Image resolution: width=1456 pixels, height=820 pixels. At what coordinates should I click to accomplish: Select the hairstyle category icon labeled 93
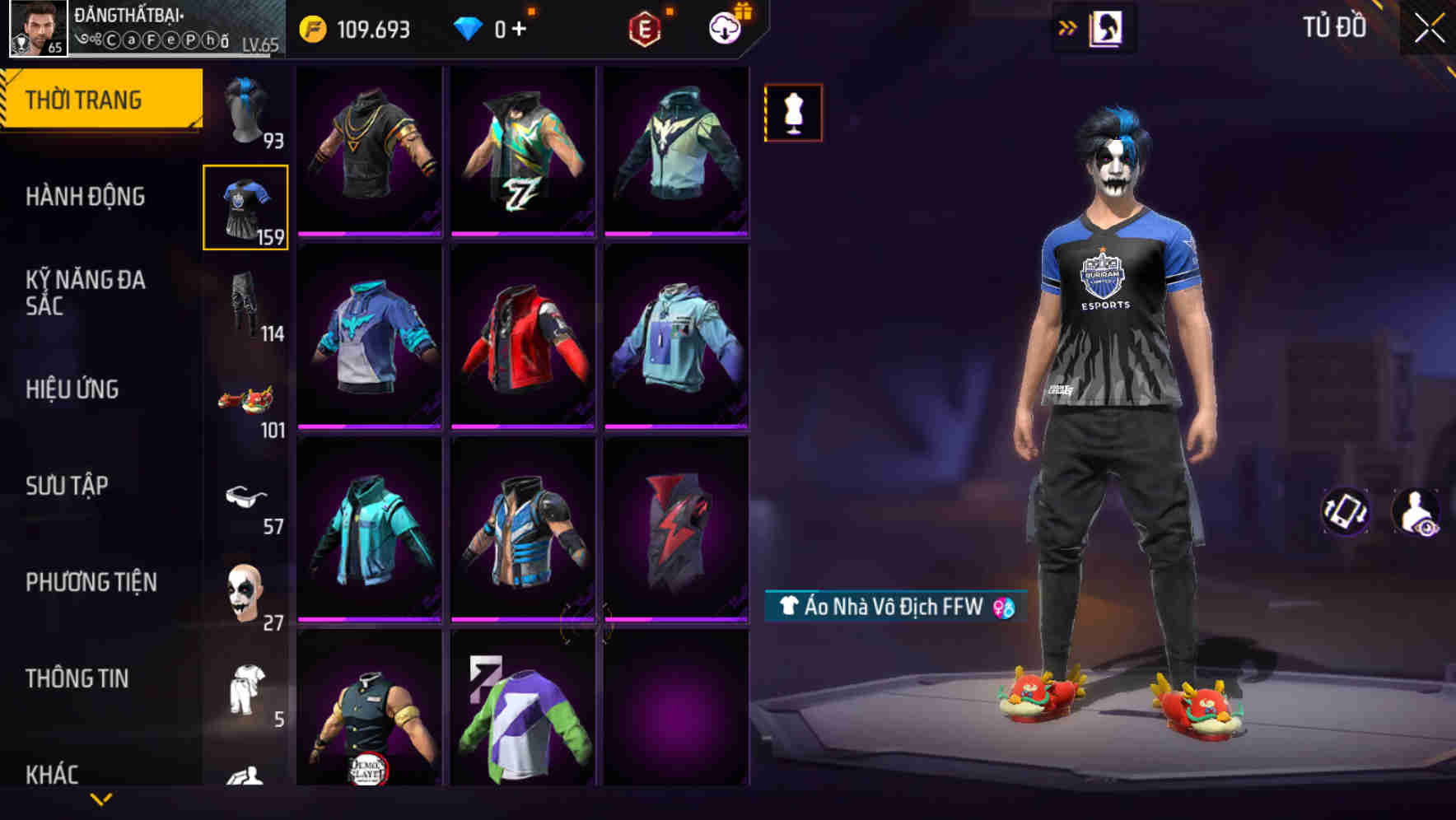(x=246, y=107)
